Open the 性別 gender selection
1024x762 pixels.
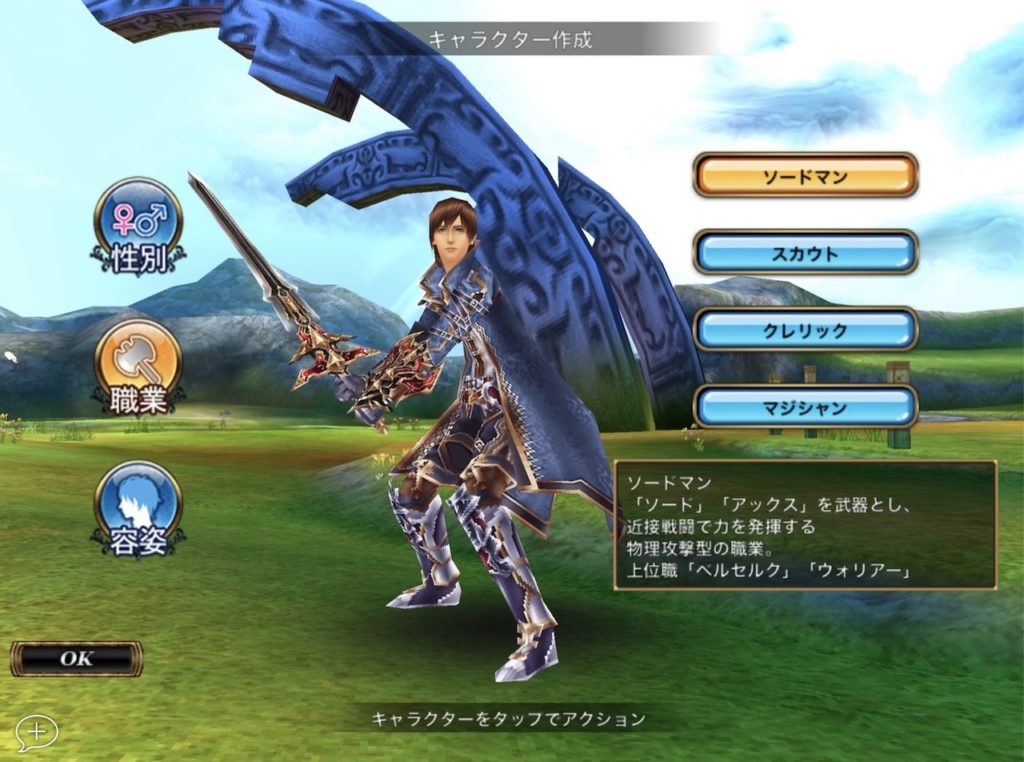(138, 225)
